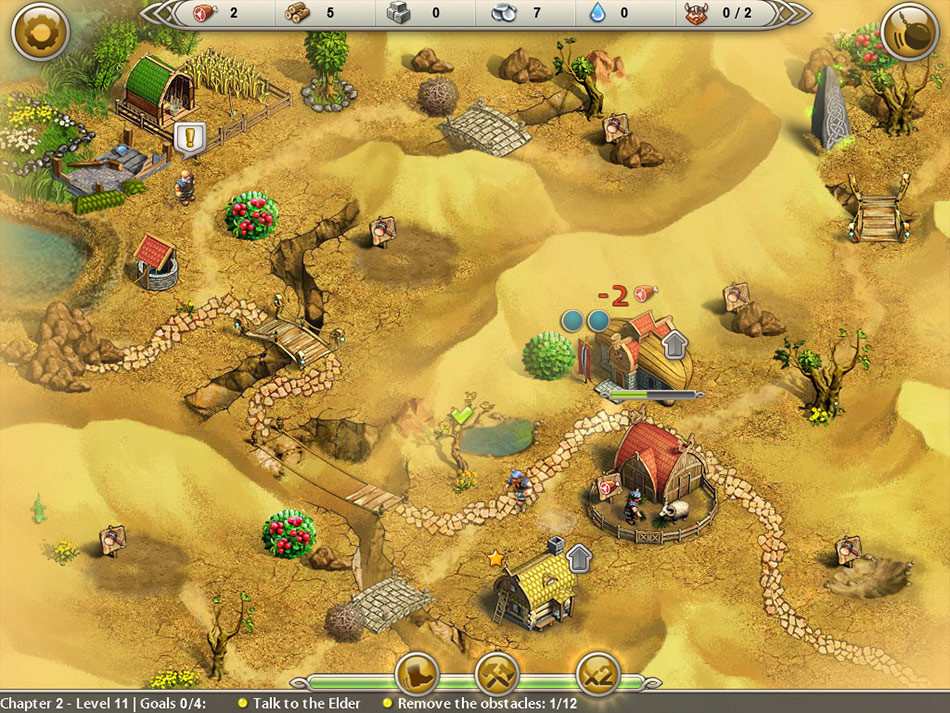This screenshot has width=950, height=713.
Task: Activate the swinging ball bonus button
Action: [910, 32]
